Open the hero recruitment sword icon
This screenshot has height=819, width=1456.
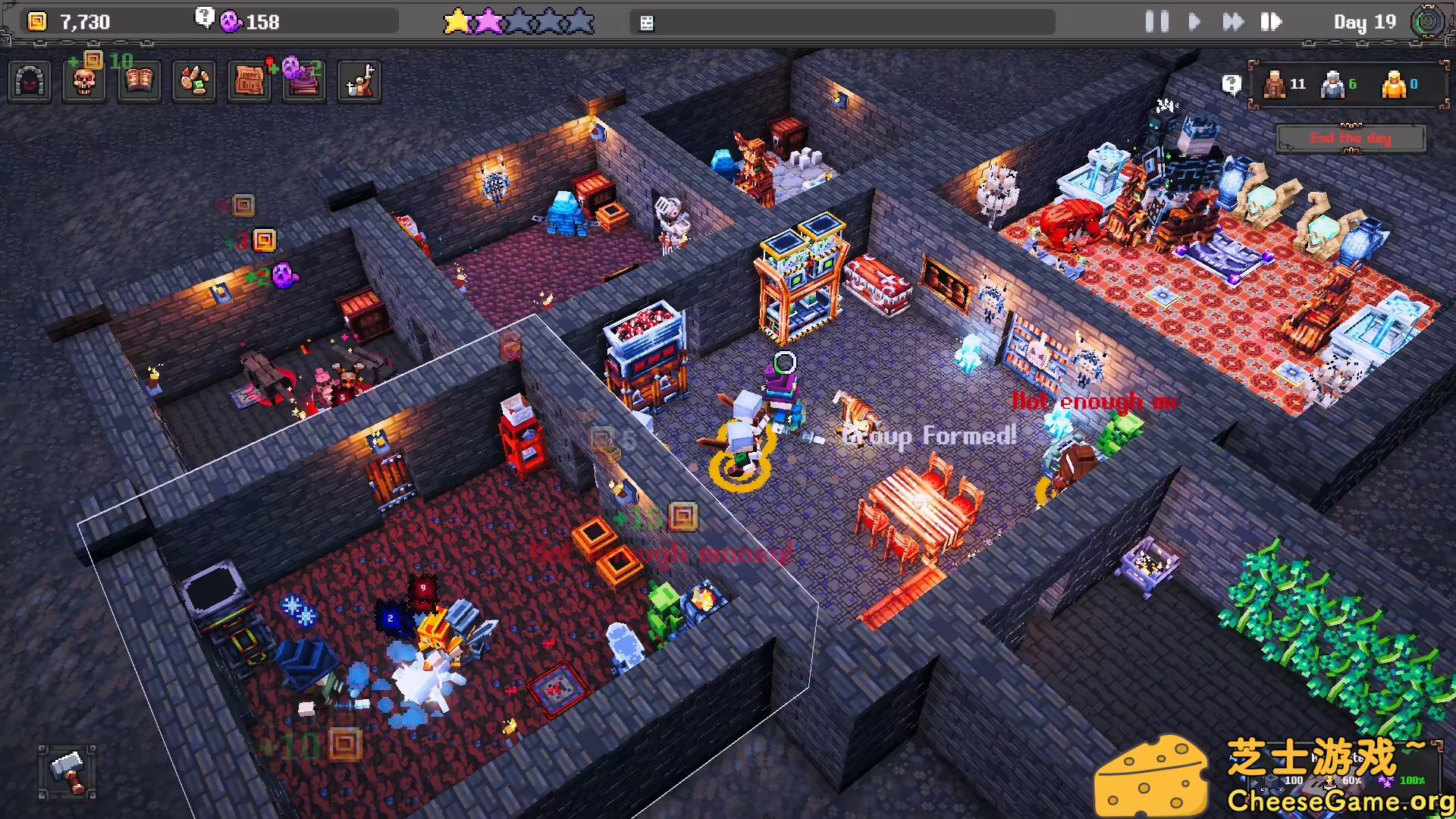pyautogui.click(x=359, y=82)
